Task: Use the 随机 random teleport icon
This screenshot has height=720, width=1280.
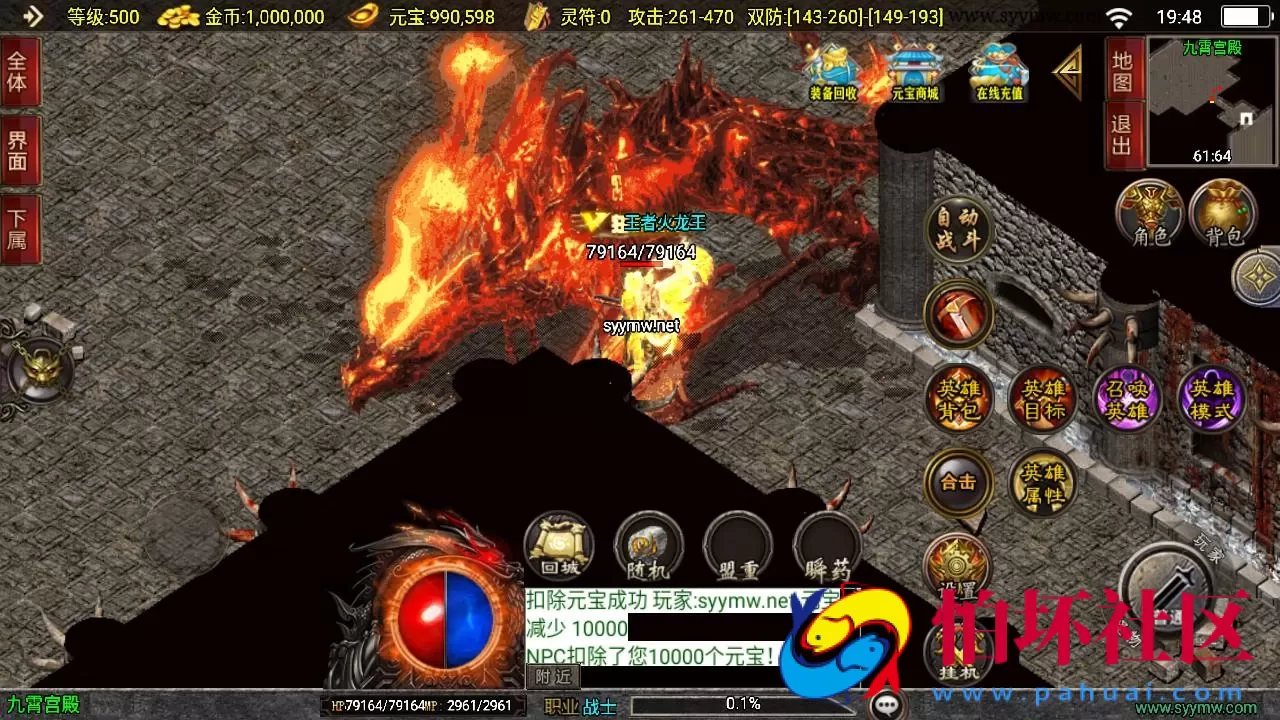Action: click(x=648, y=545)
